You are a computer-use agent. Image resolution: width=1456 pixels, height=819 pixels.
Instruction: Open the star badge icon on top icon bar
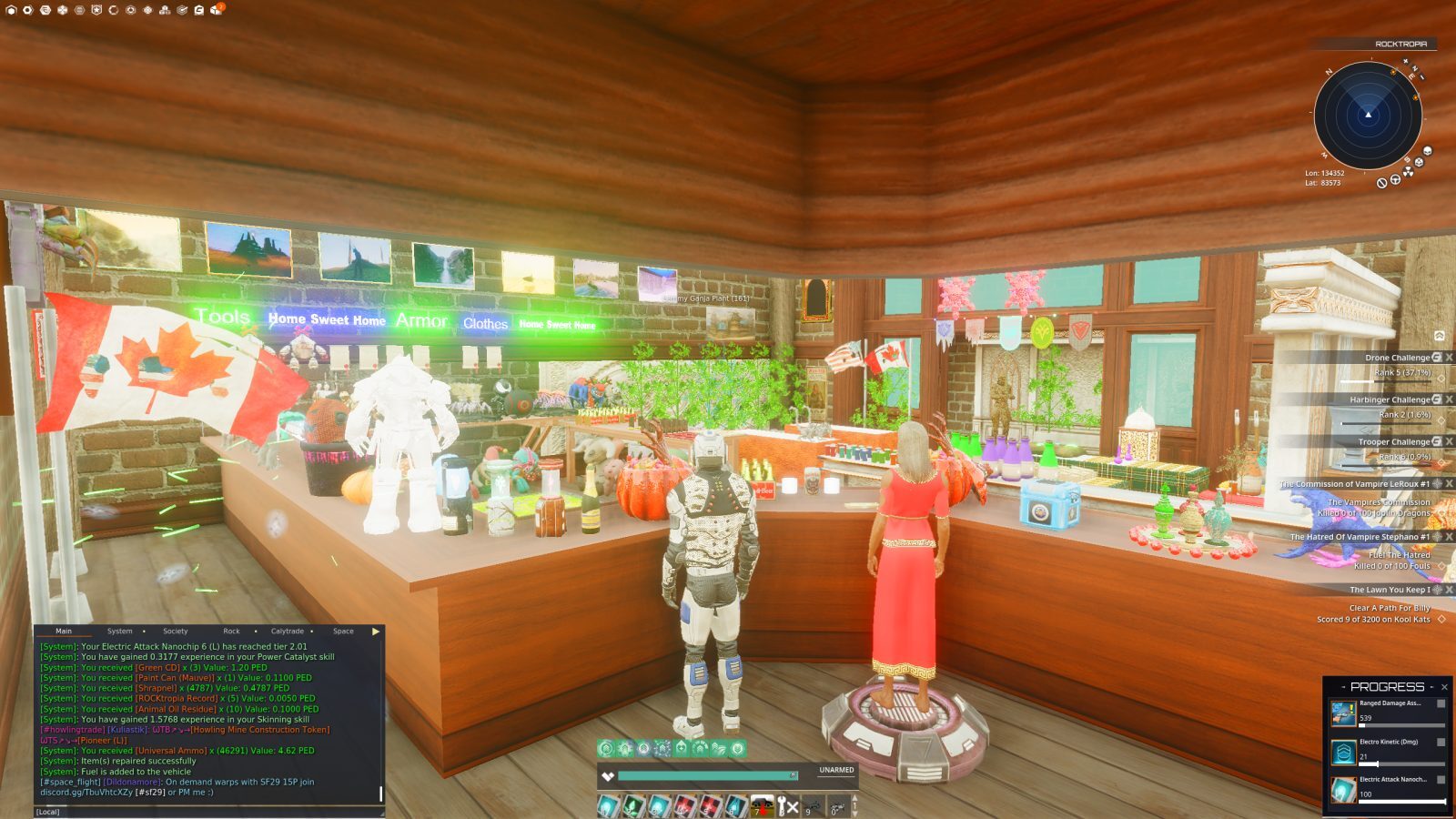(96, 10)
